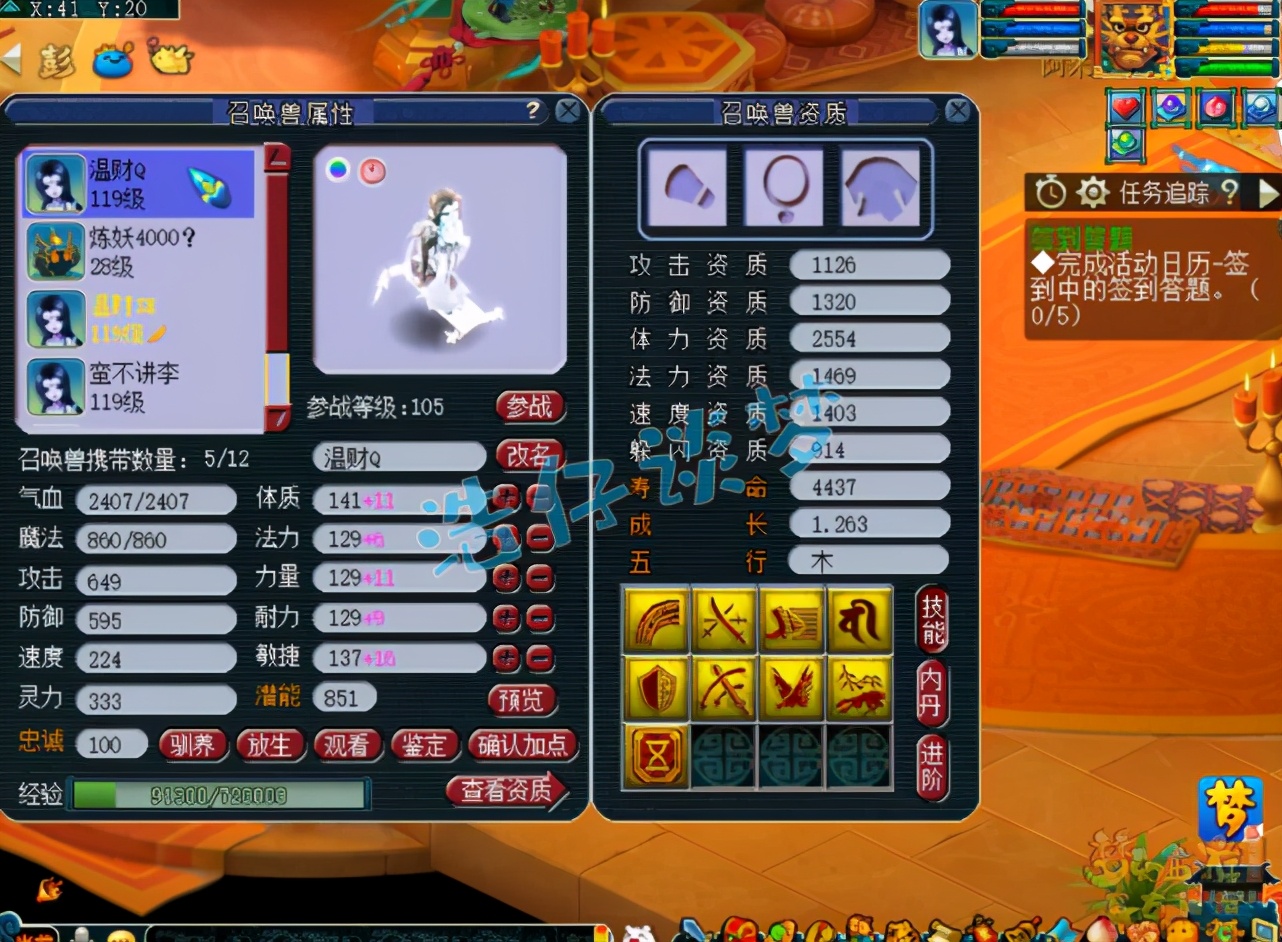Expand the 任务追踪 arrow button
This screenshot has height=942, width=1282.
pyautogui.click(x=1268, y=191)
